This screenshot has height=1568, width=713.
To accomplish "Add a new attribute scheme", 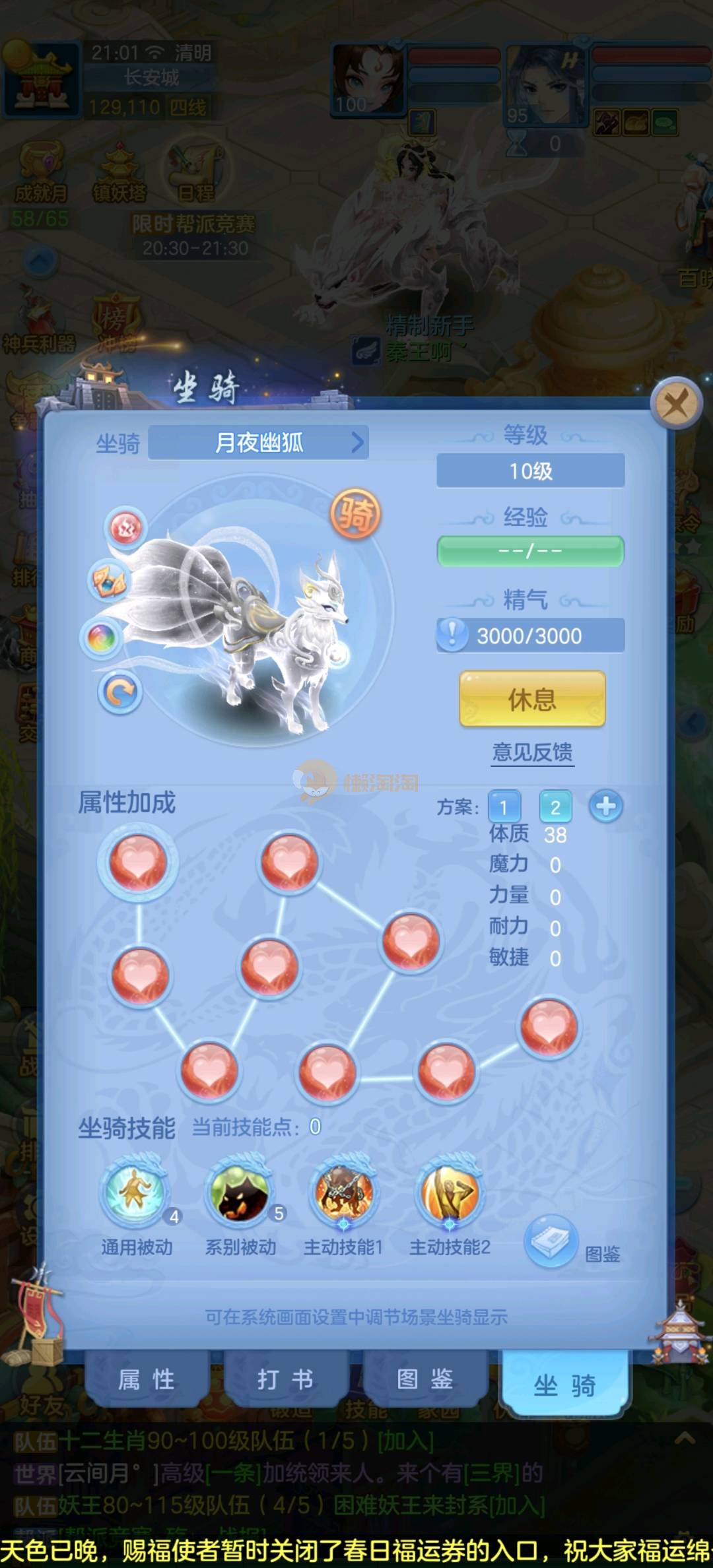I will [605, 806].
